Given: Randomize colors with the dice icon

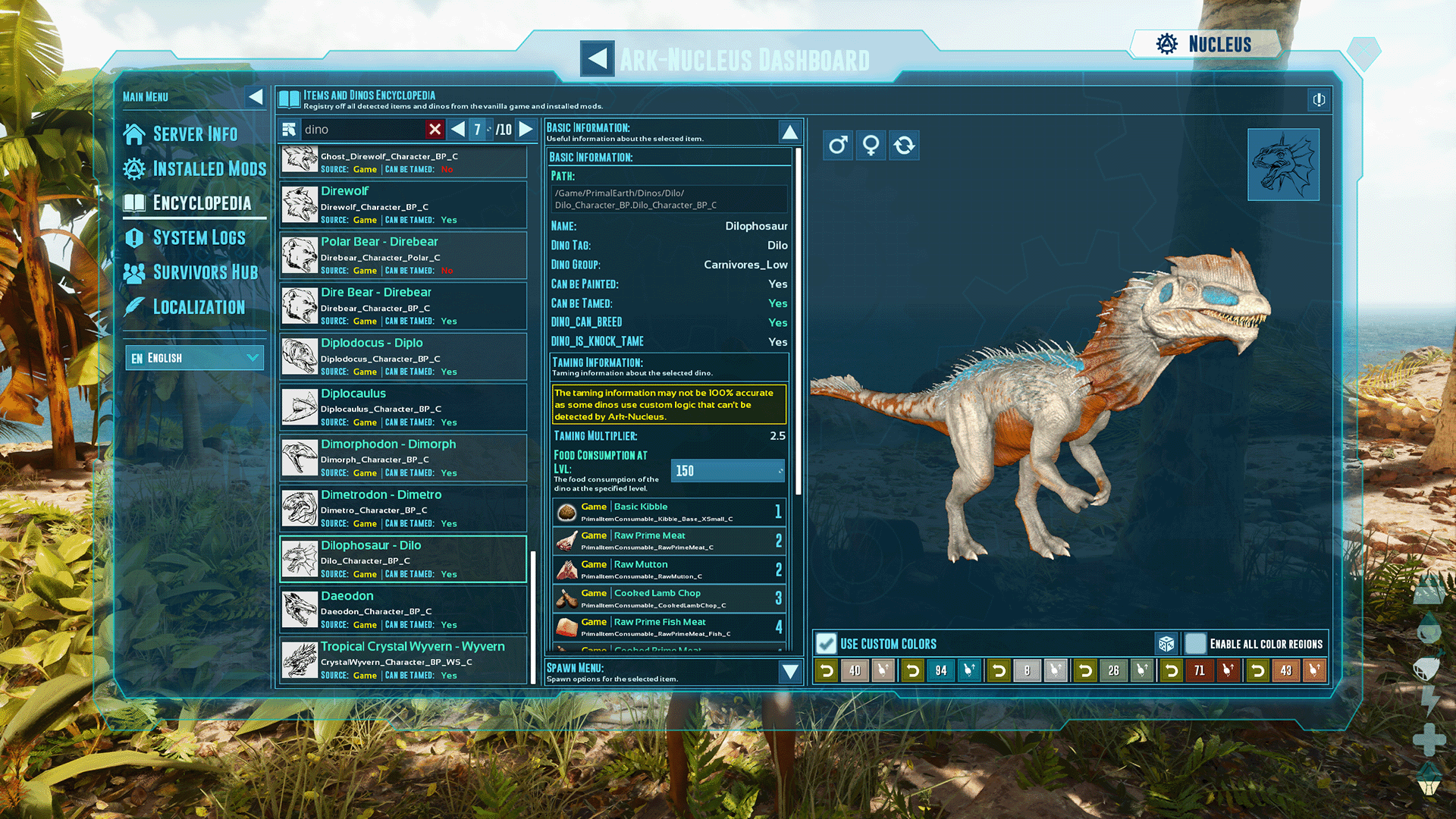Looking at the screenshot, I should pos(1167,643).
